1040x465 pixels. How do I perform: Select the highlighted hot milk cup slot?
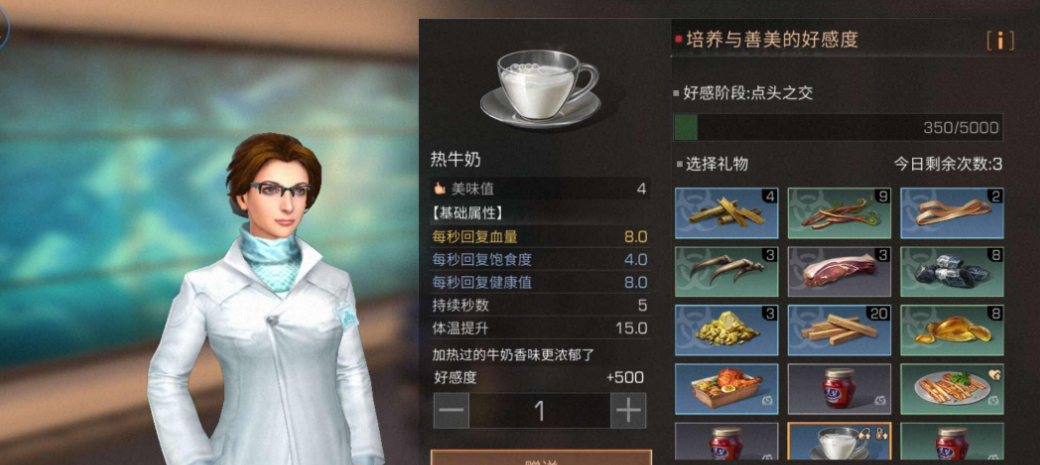(x=839, y=443)
